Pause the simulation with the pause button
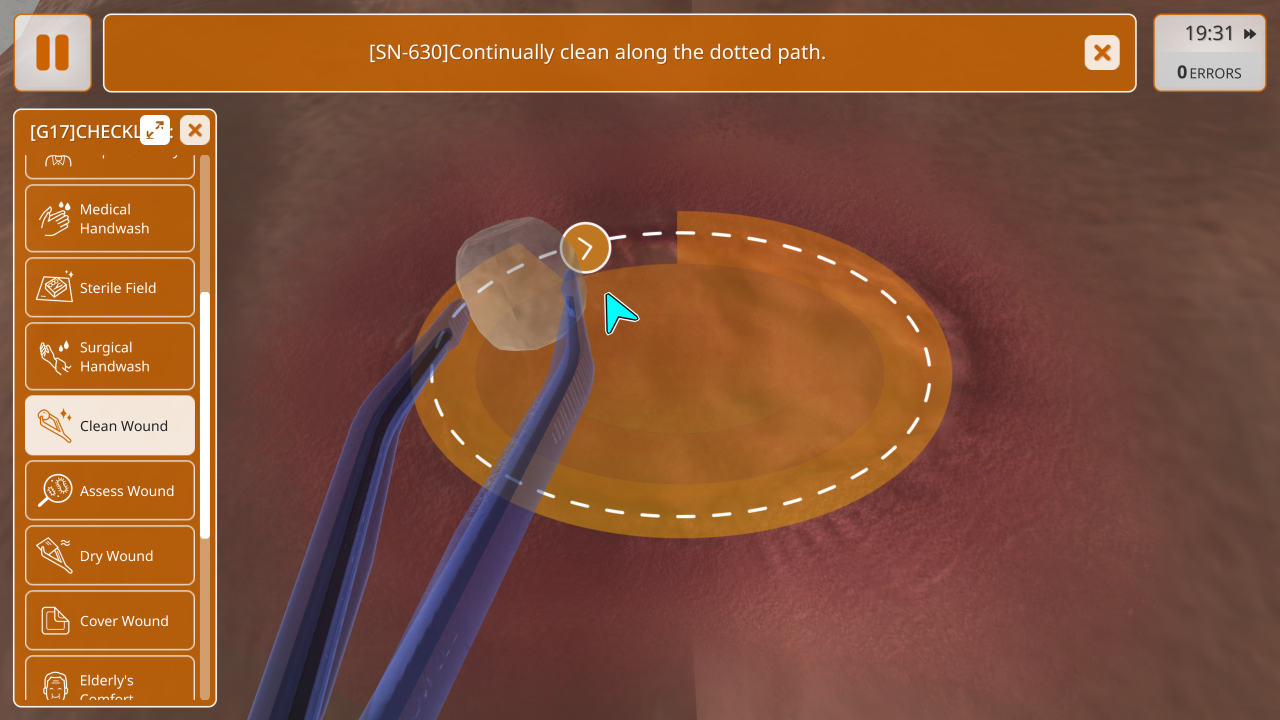This screenshot has height=720, width=1280. [53, 53]
